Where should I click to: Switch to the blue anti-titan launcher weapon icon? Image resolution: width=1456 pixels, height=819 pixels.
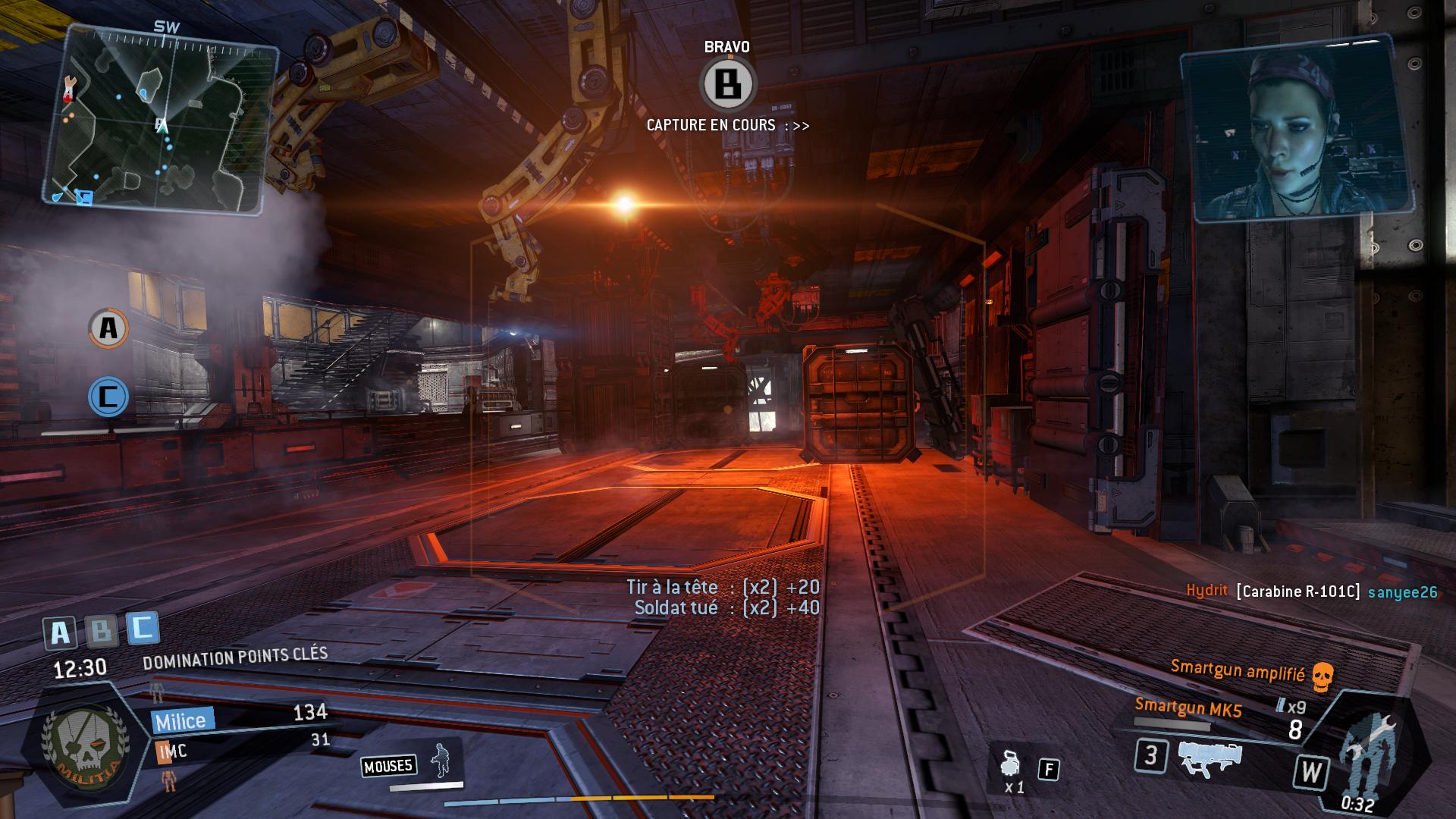[1210, 757]
